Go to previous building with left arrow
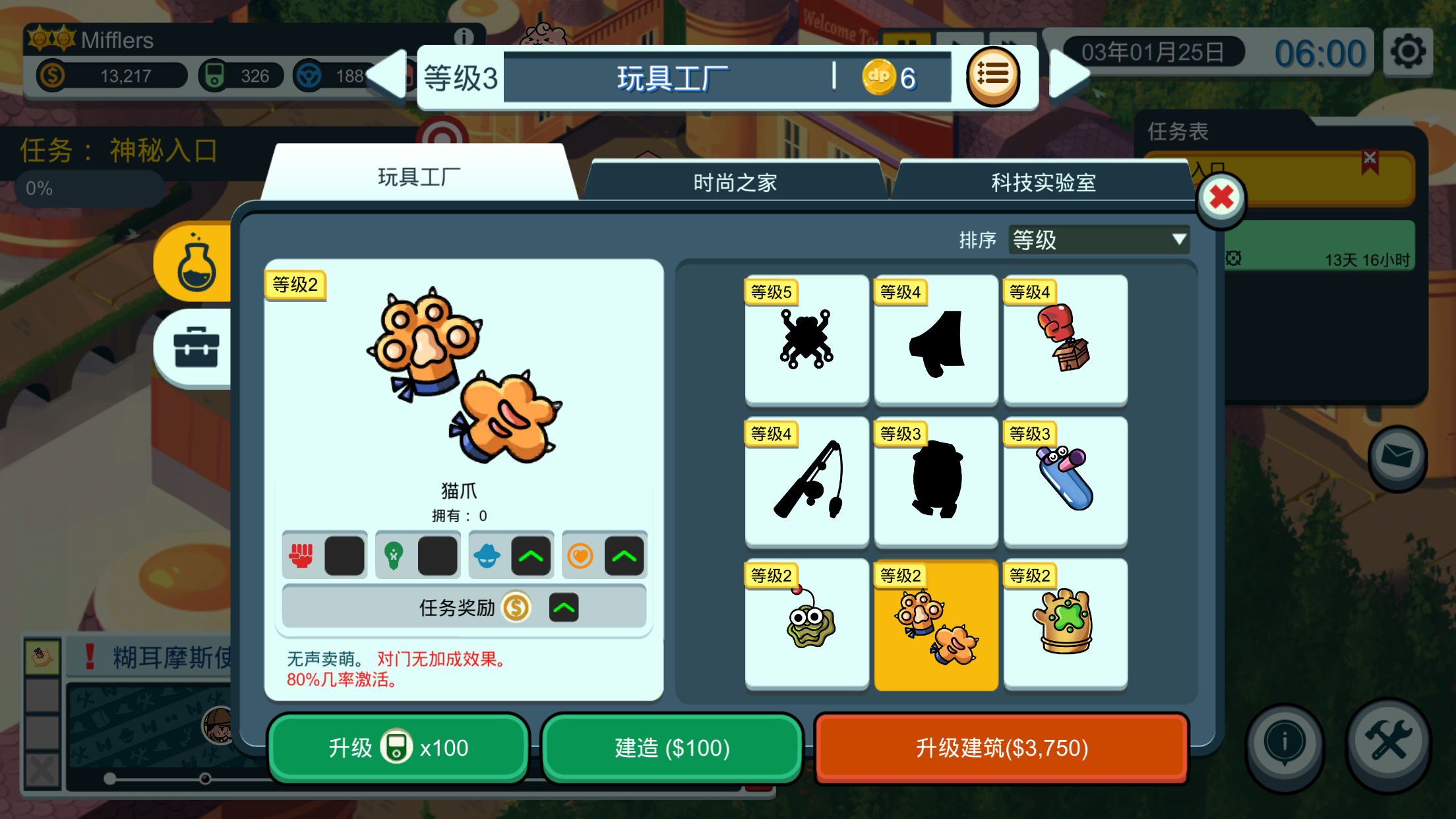This screenshot has width=1456, height=819. pos(386,76)
